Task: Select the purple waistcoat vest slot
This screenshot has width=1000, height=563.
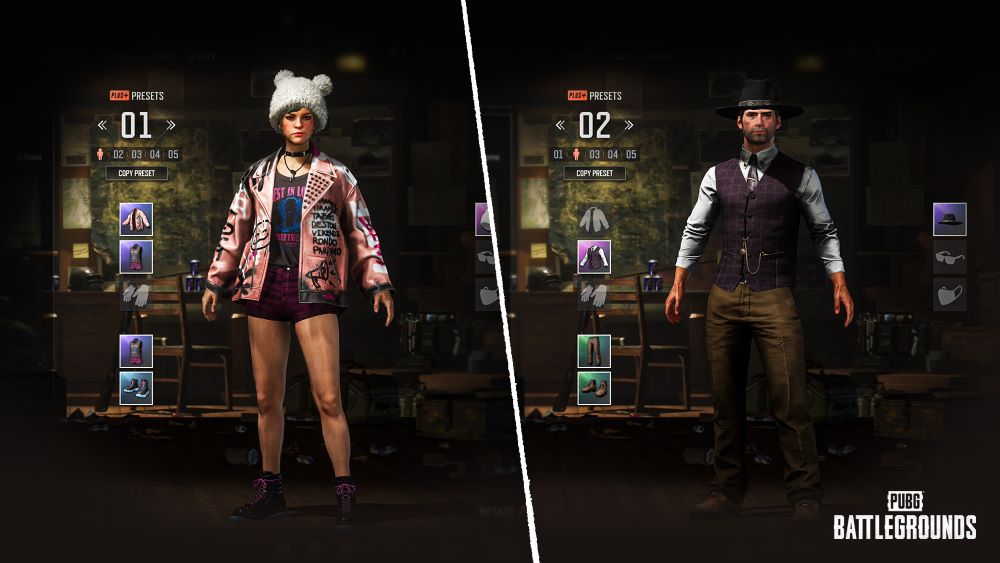Action: (594, 256)
